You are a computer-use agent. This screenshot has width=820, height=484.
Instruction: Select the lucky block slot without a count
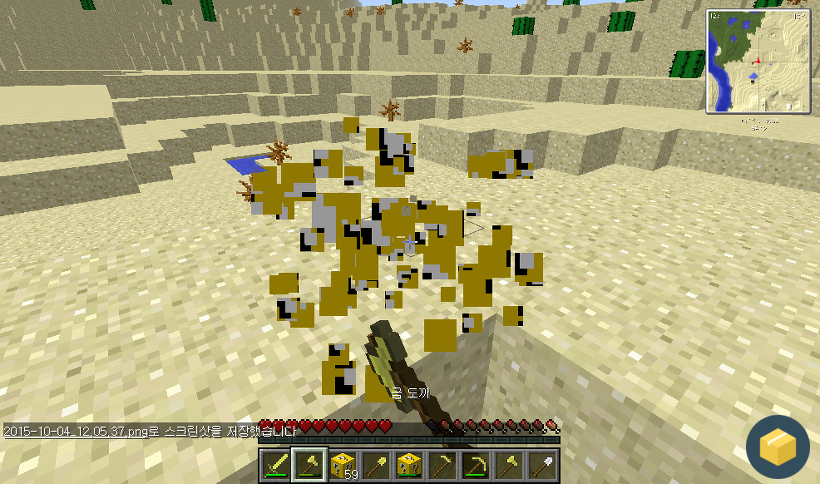coord(410,465)
